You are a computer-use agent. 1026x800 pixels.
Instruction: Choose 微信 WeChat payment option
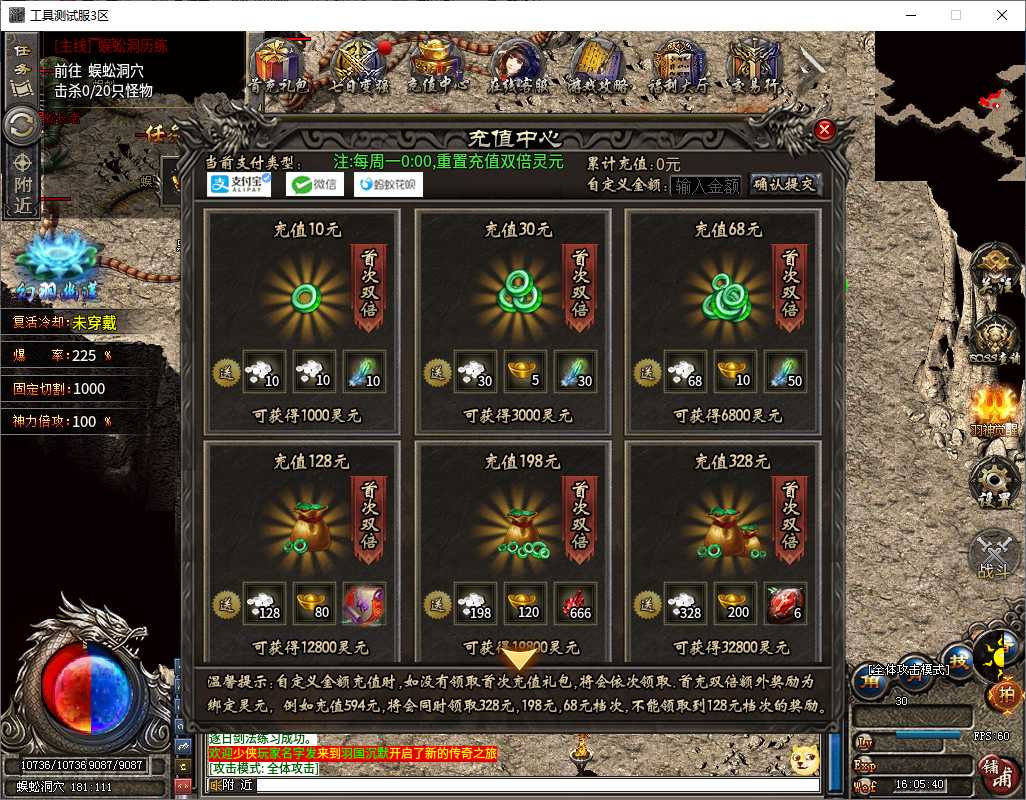pos(312,184)
